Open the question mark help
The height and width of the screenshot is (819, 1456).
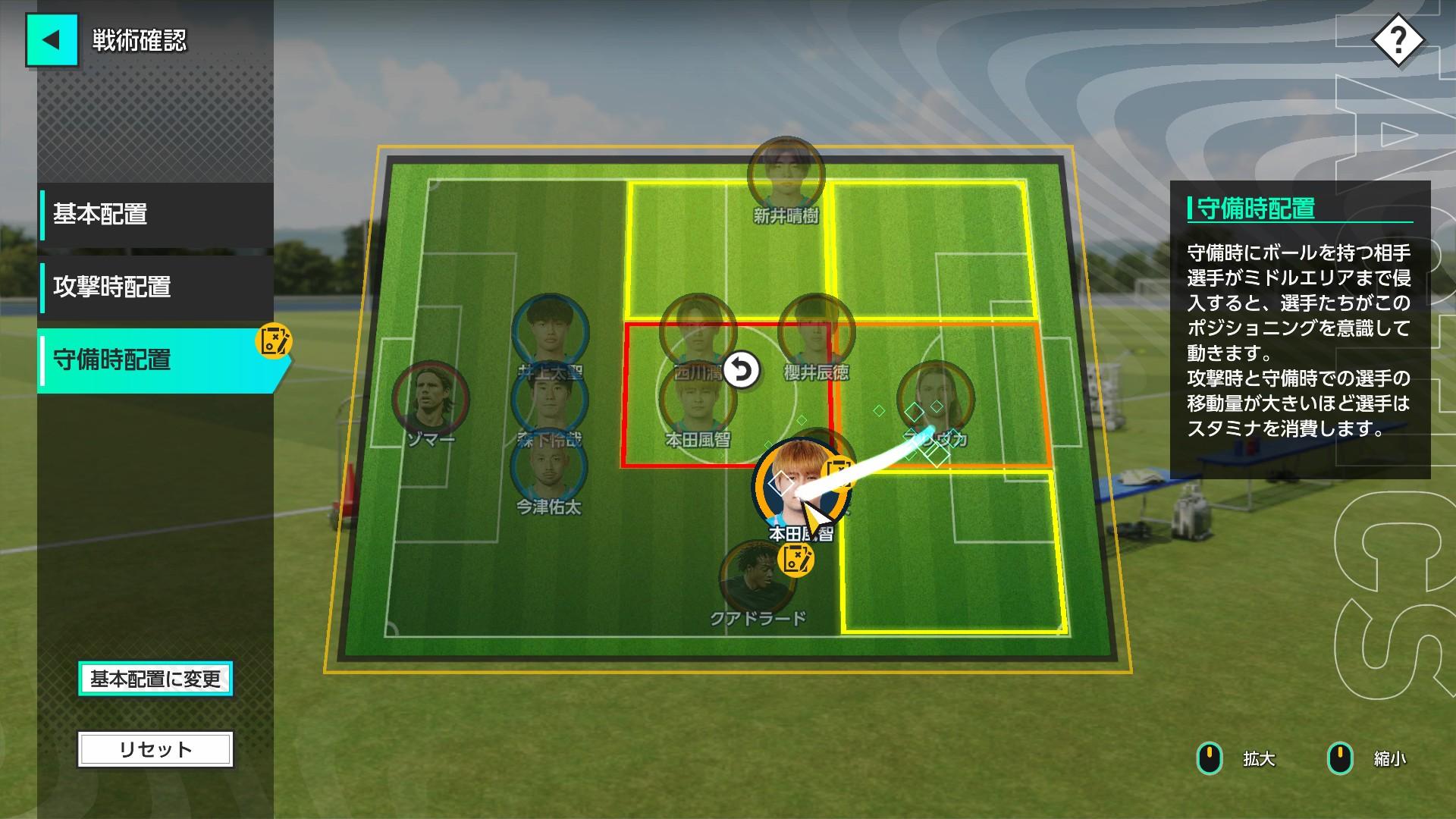point(1398,39)
